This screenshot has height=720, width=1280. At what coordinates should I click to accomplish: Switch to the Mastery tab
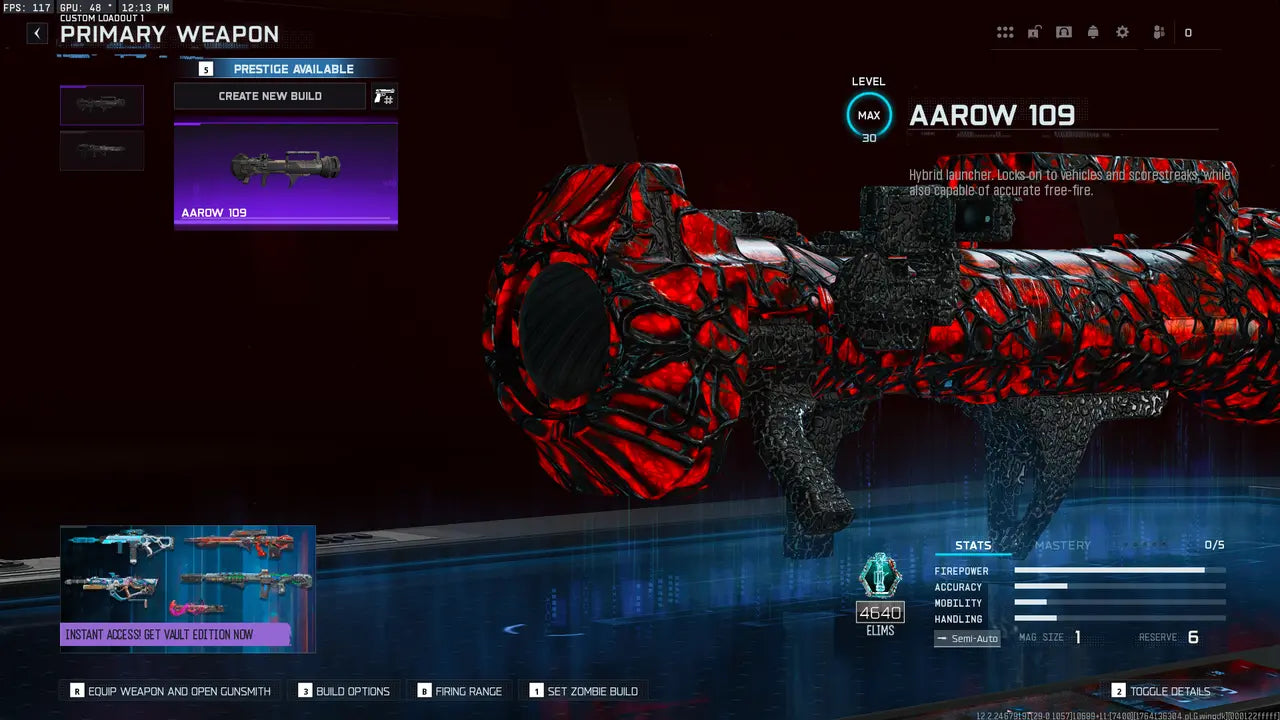(x=1063, y=545)
